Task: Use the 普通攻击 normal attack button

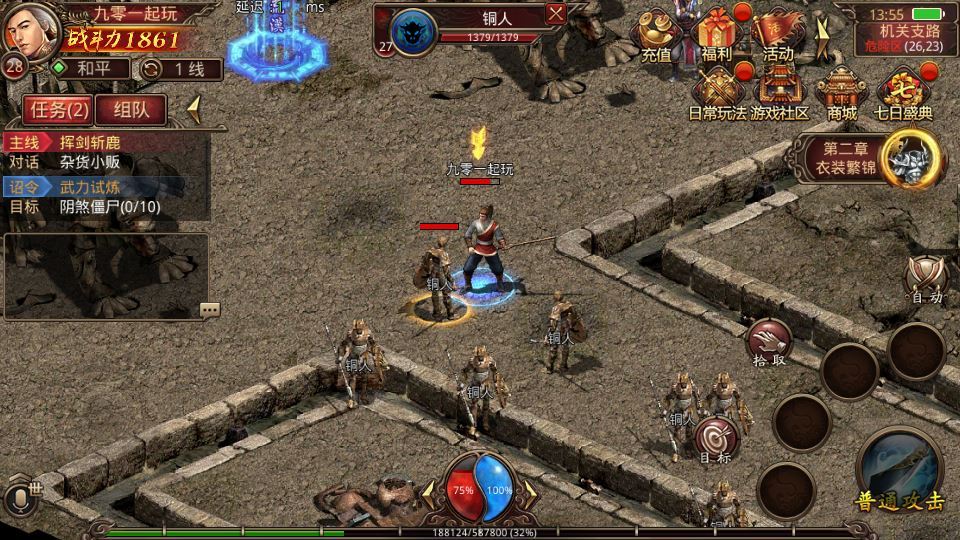Action: (899, 470)
